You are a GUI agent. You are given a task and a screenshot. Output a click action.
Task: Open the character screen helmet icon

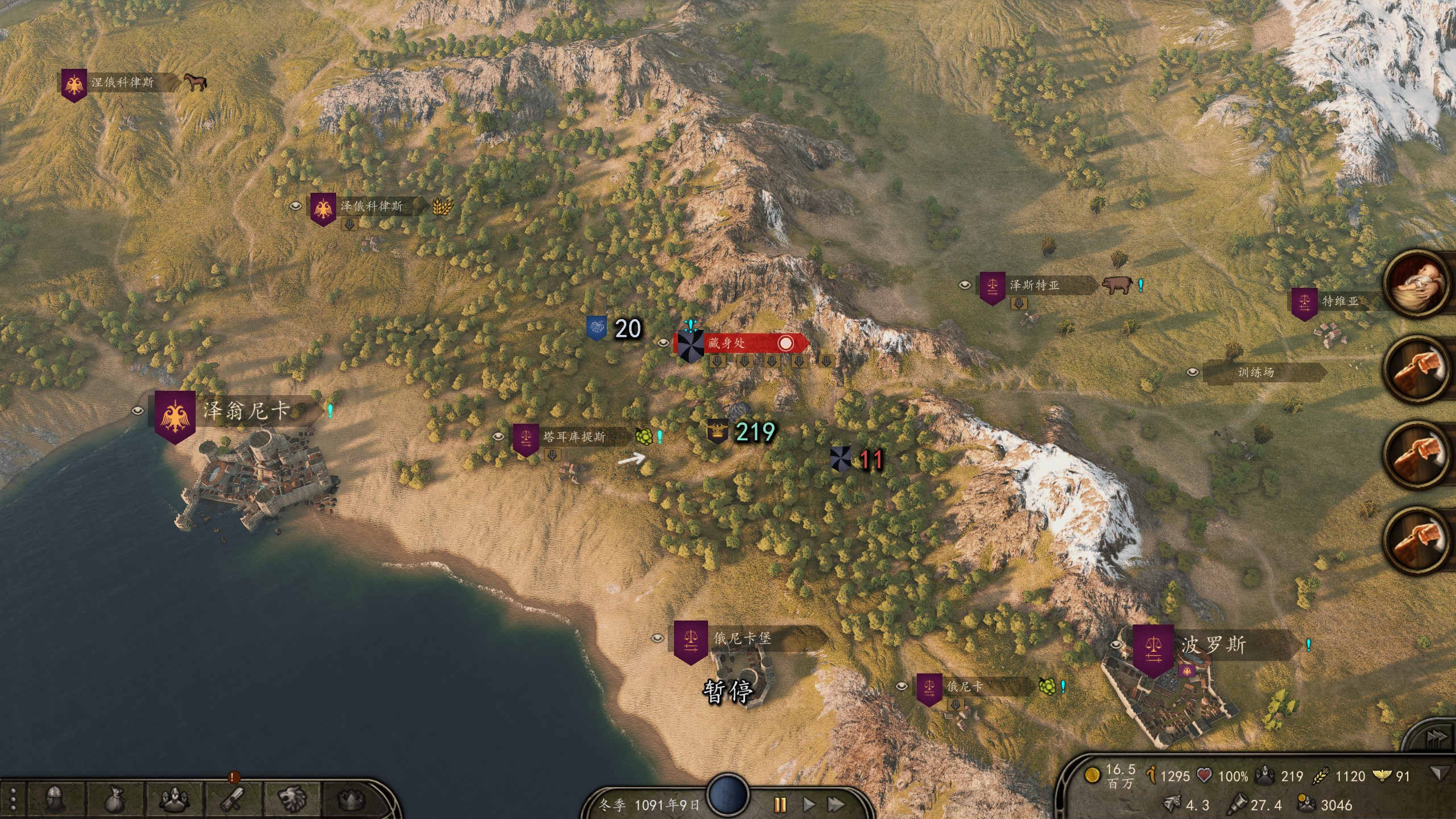pos(55,799)
